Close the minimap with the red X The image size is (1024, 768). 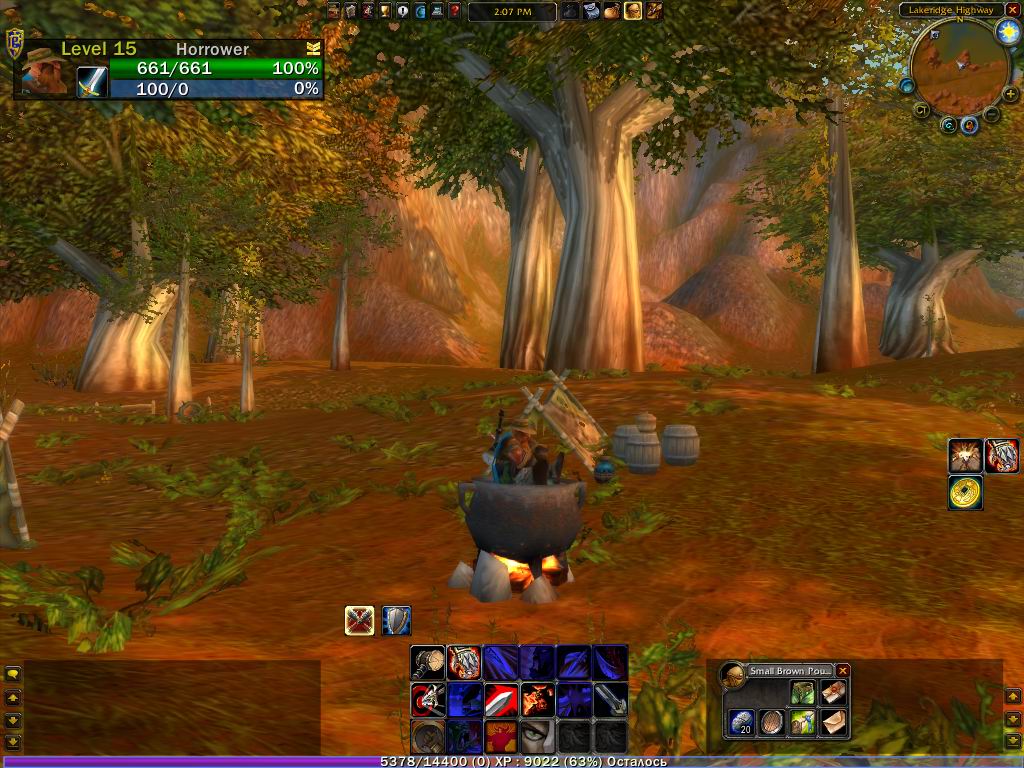(1012, 10)
